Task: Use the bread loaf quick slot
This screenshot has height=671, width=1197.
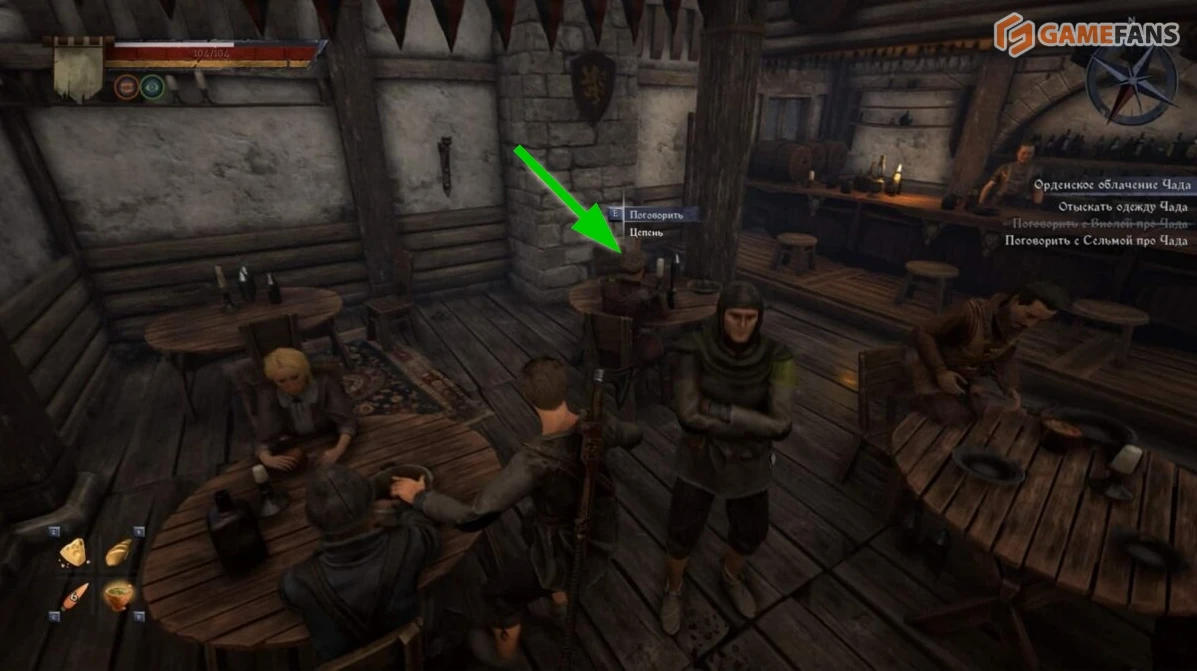Action: (119, 551)
